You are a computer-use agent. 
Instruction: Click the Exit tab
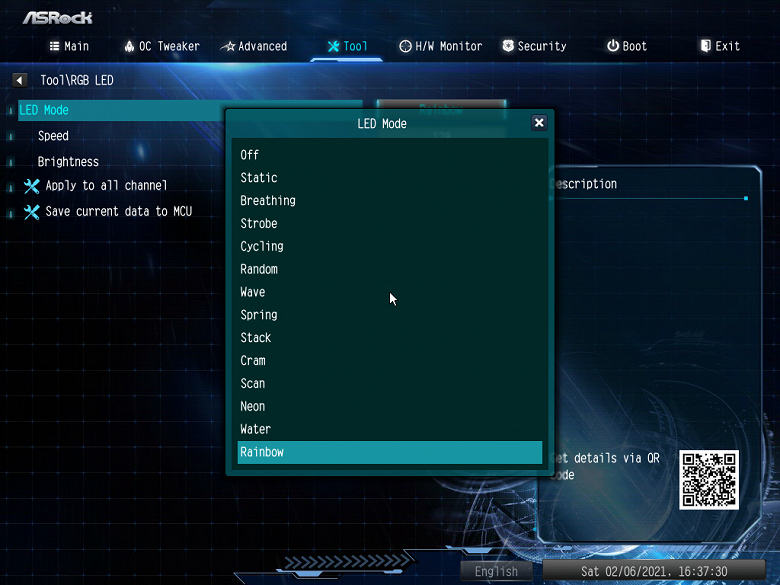point(720,46)
